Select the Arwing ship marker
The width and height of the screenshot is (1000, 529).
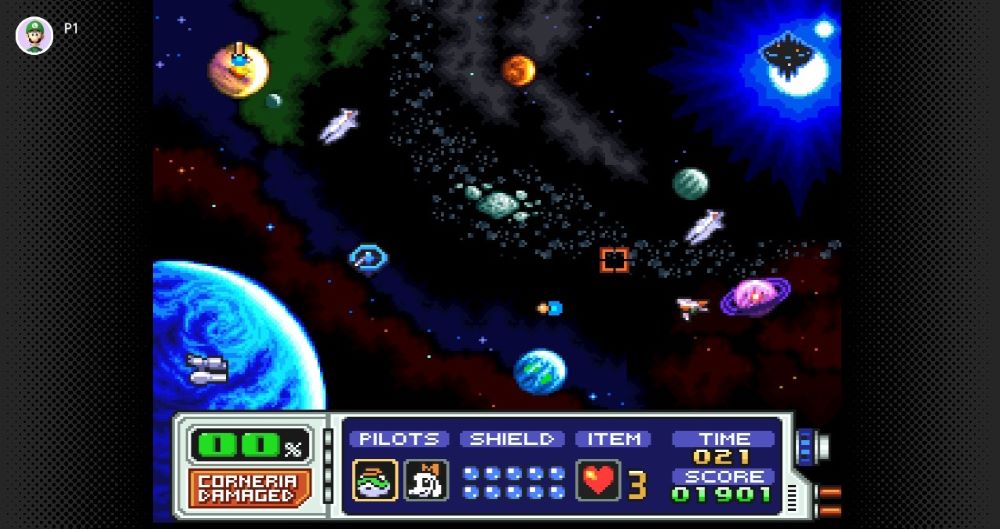[691, 307]
